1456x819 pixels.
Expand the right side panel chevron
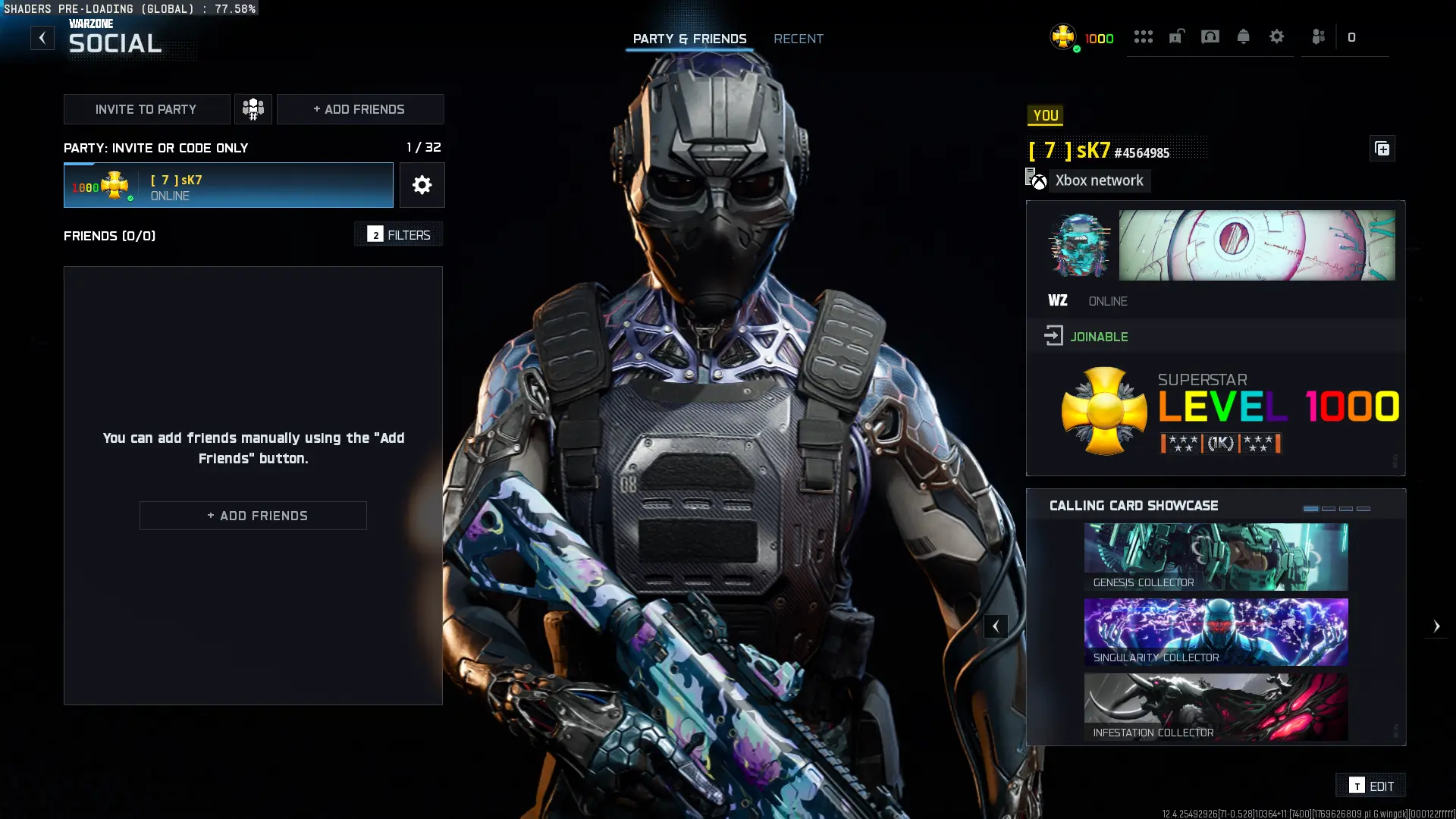coord(1438,626)
